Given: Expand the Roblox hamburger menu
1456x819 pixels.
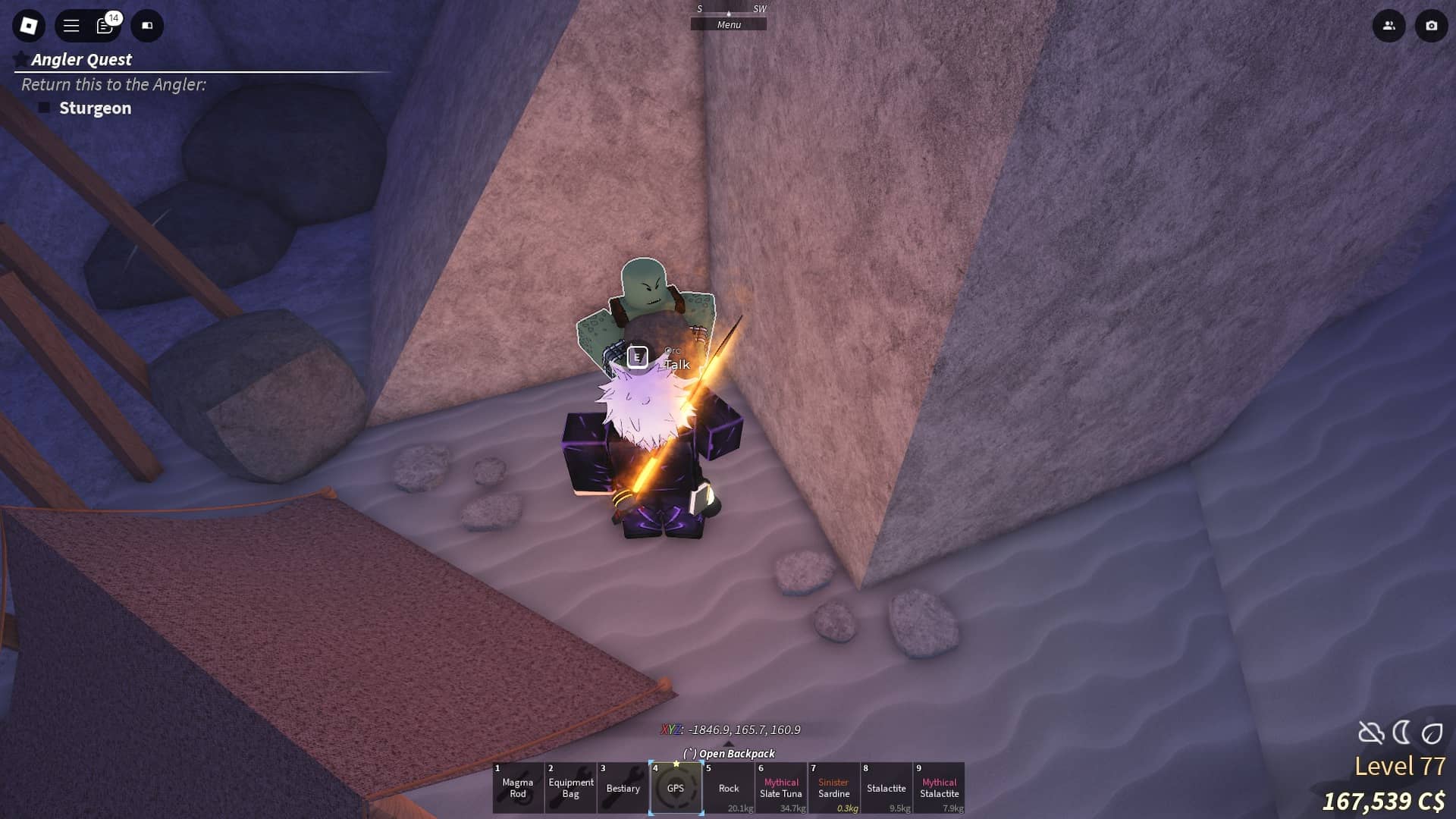Looking at the screenshot, I should point(71,25).
